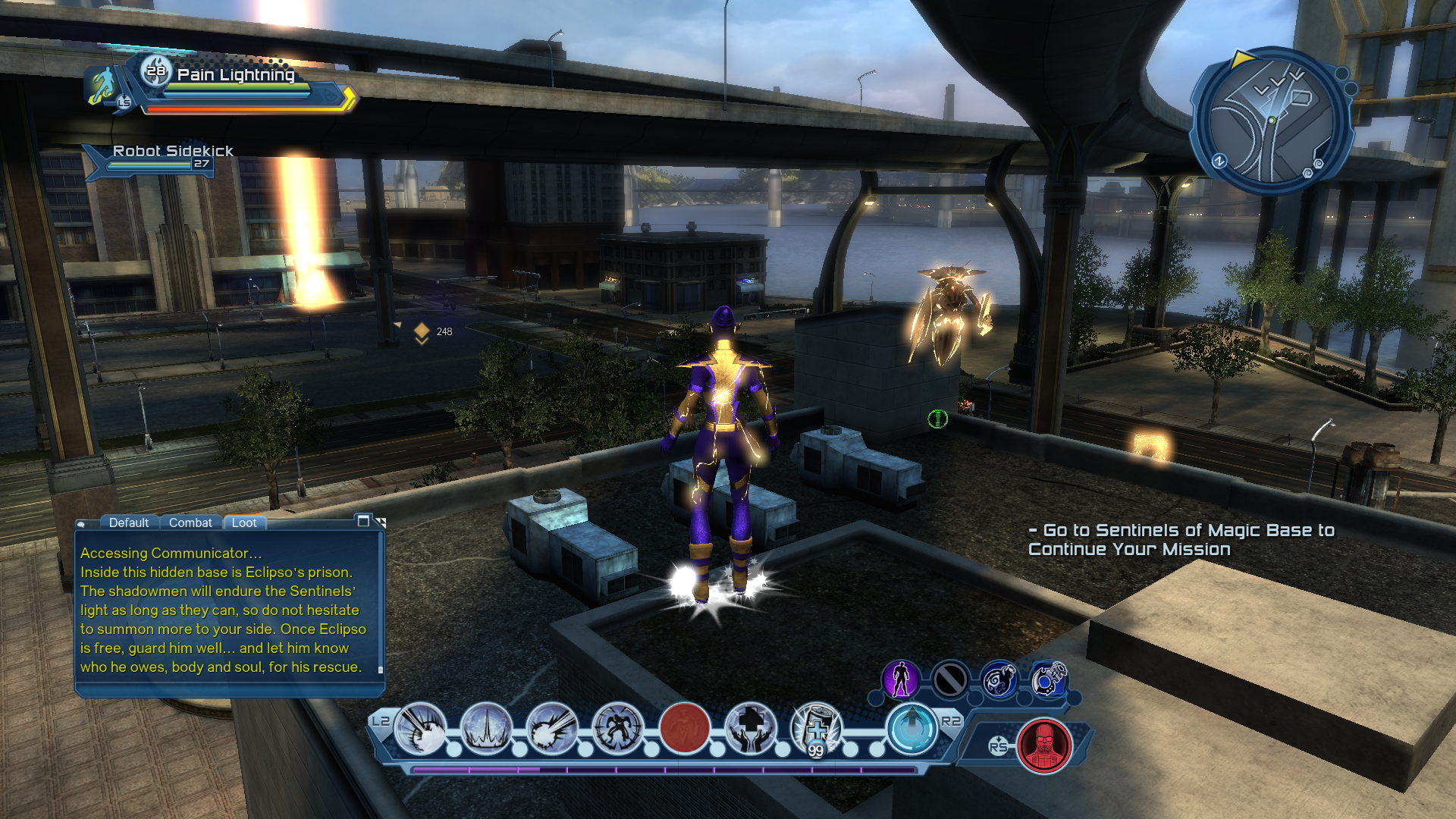Use the swirl orb trinket
1456x819 pixels.
pos(999,679)
